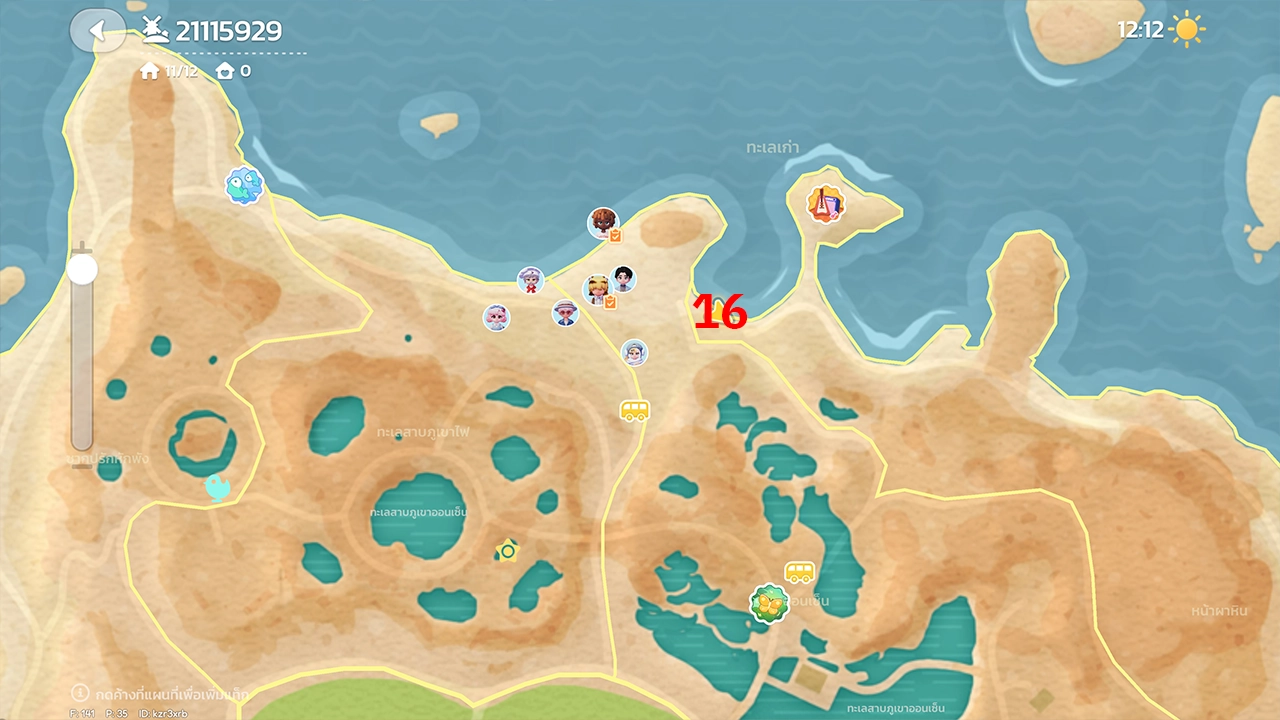Screen dimensions: 1280x720
Task: Choose the blonde character with cat ears
Action: click(597, 290)
